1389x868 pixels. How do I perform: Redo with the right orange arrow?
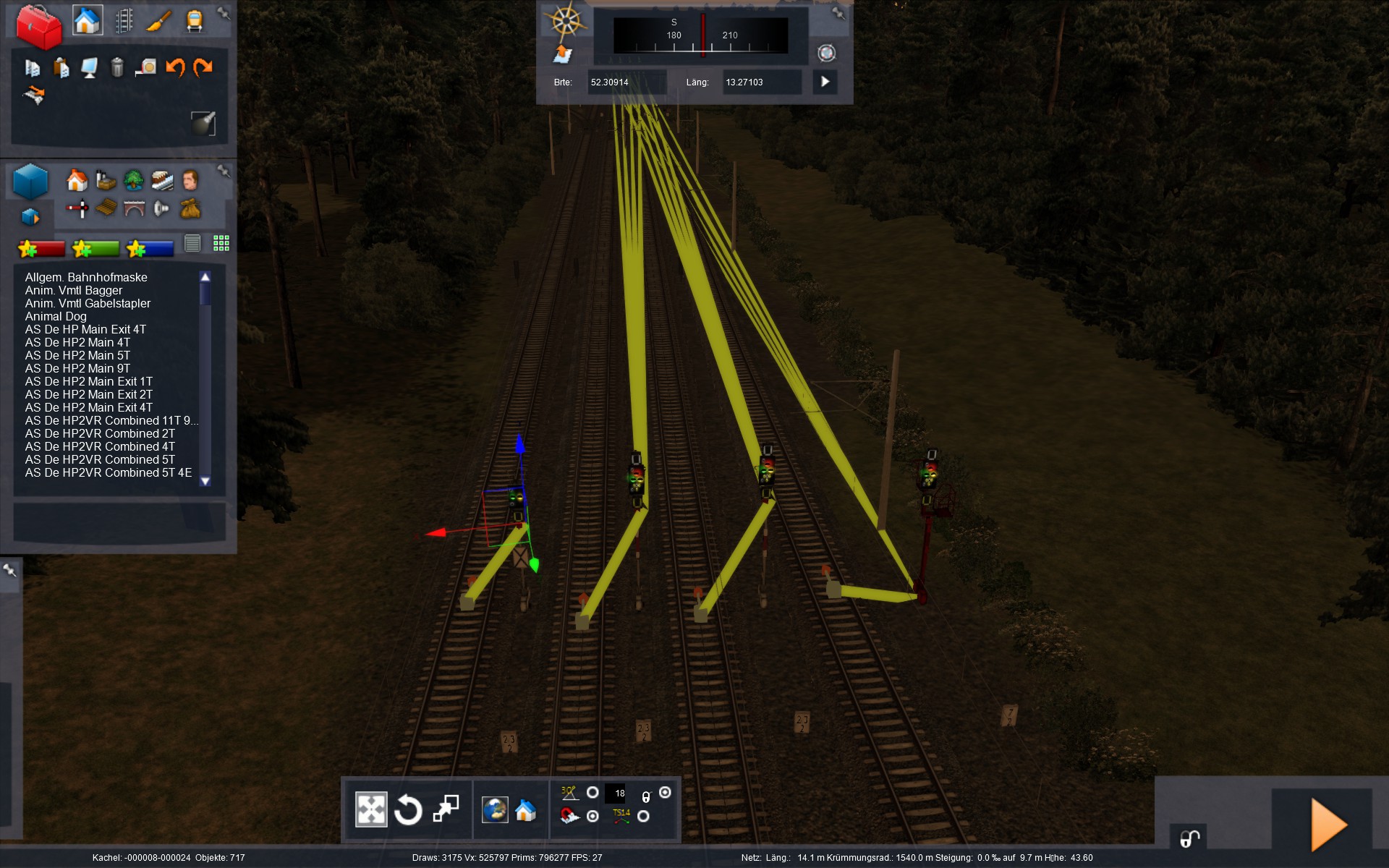click(x=203, y=67)
